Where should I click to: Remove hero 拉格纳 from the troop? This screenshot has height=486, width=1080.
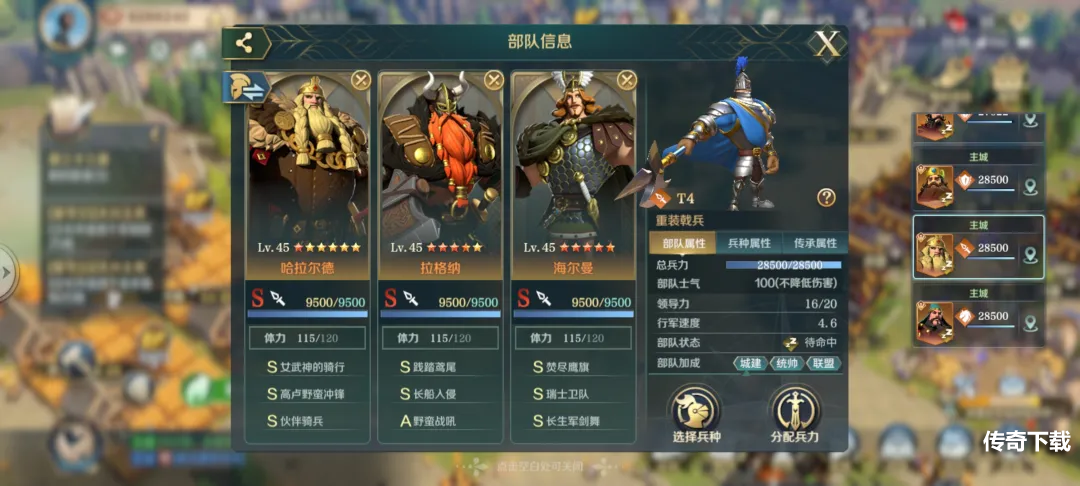[x=494, y=80]
